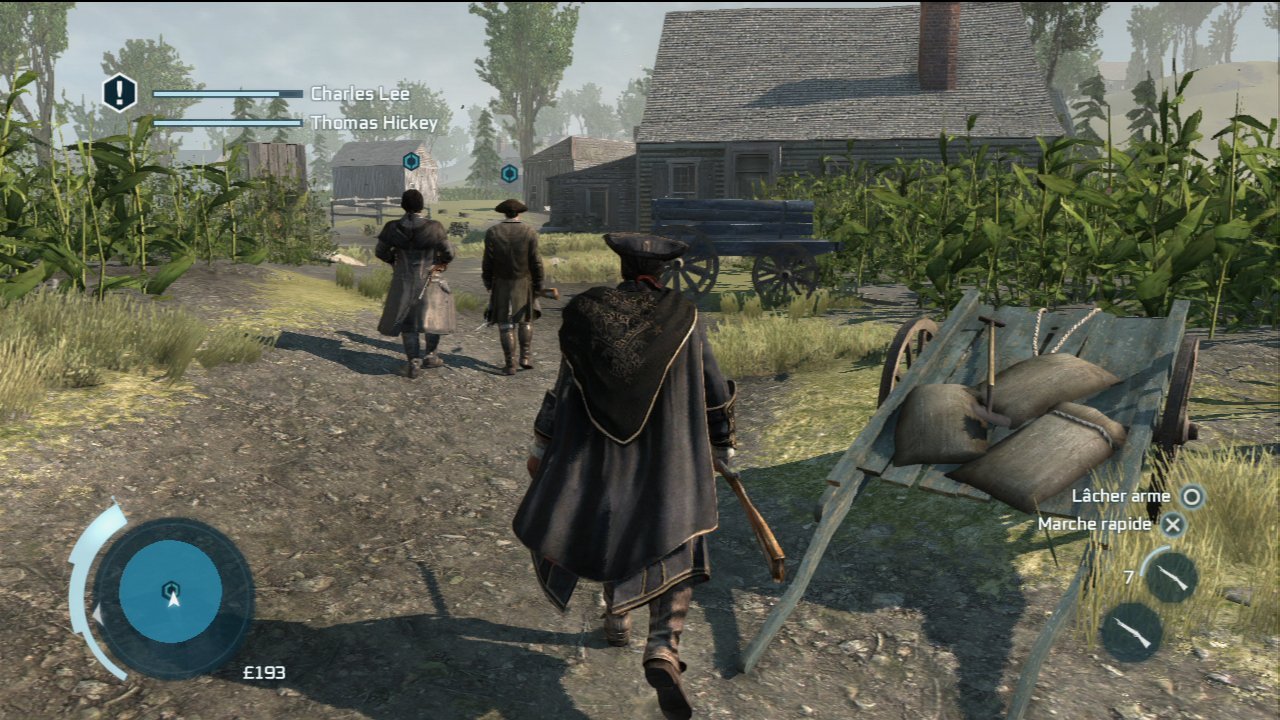1280x720 pixels.
Task: Click the objective marker above Thomas Hickey
Action: 509,173
